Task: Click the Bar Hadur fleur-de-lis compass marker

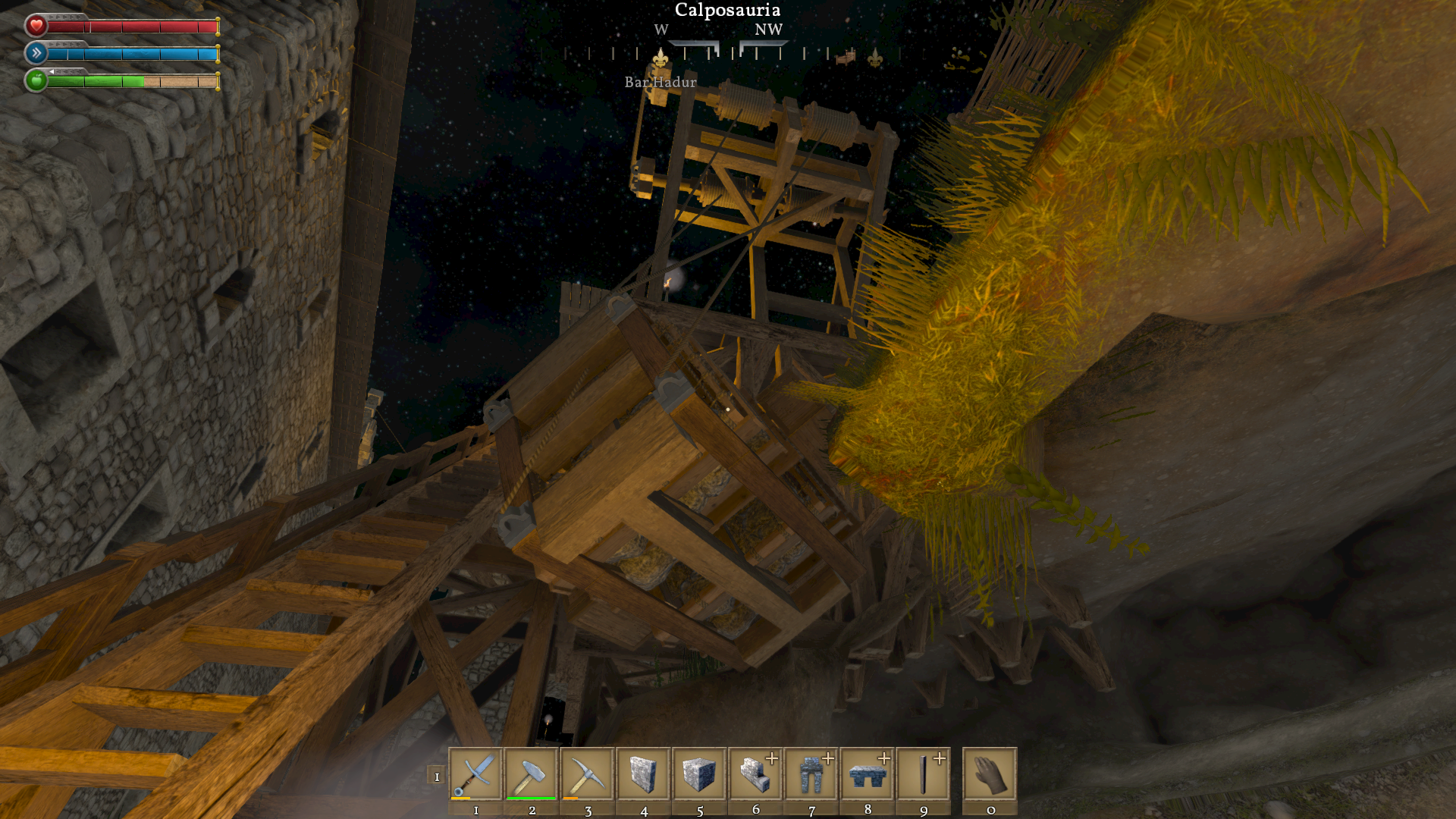Action: pos(661,58)
